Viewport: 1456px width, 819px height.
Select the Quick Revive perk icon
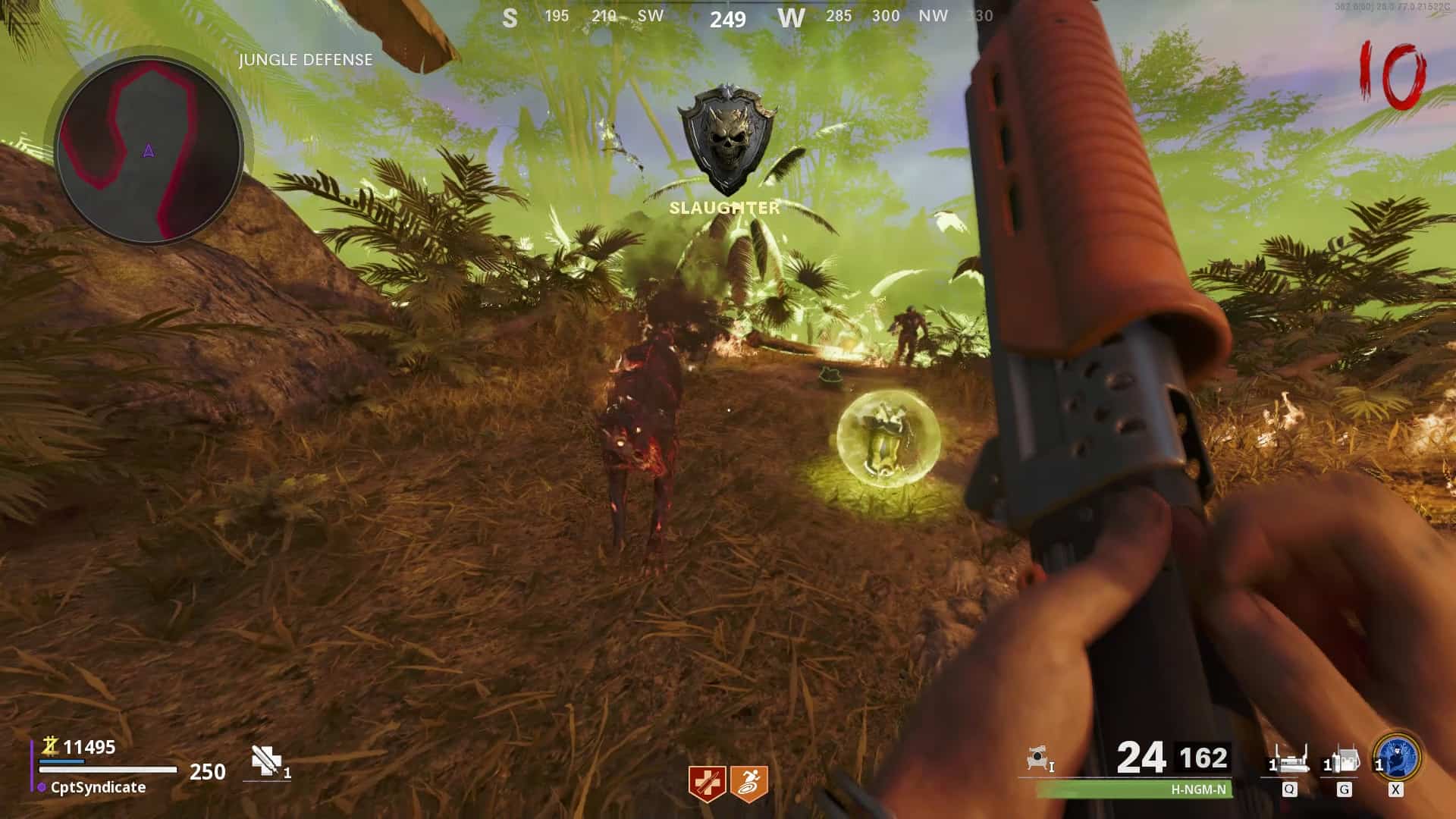click(x=707, y=783)
